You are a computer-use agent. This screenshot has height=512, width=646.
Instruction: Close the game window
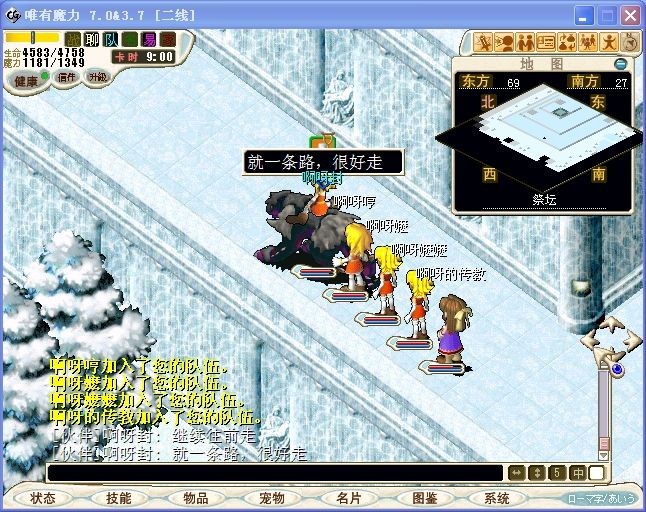[x=630, y=16]
